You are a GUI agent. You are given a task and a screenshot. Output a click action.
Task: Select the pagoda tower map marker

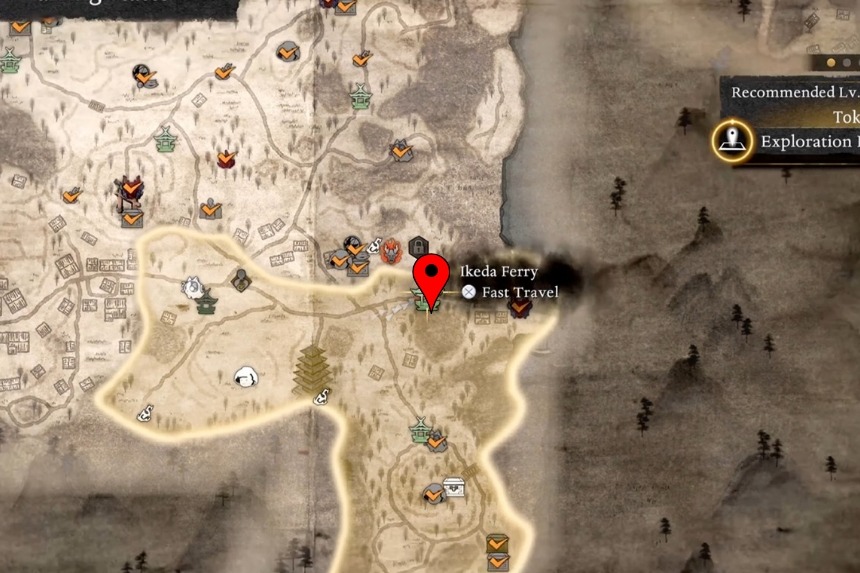click(312, 370)
